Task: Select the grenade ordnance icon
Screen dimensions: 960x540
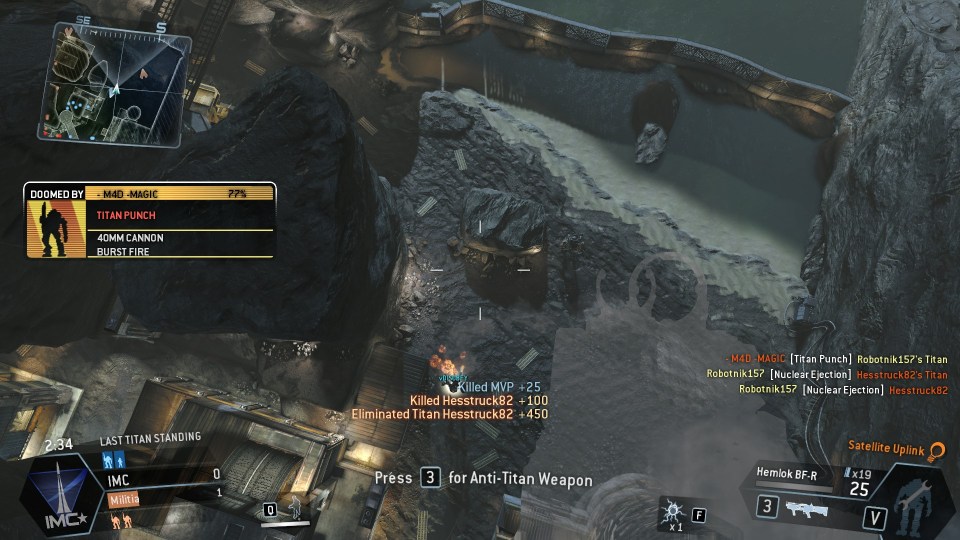Action: (671, 513)
